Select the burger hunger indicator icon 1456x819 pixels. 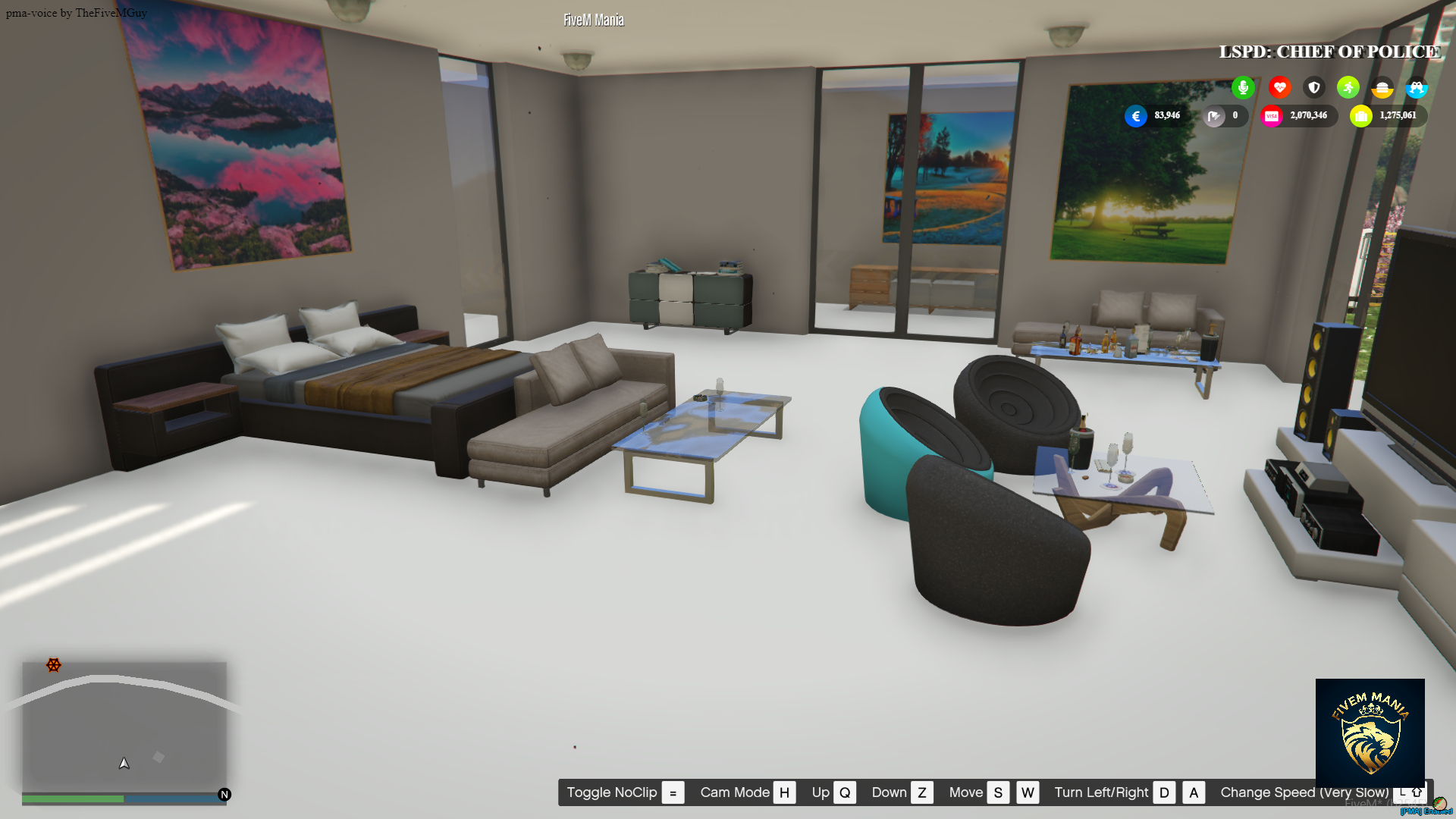tap(1382, 88)
